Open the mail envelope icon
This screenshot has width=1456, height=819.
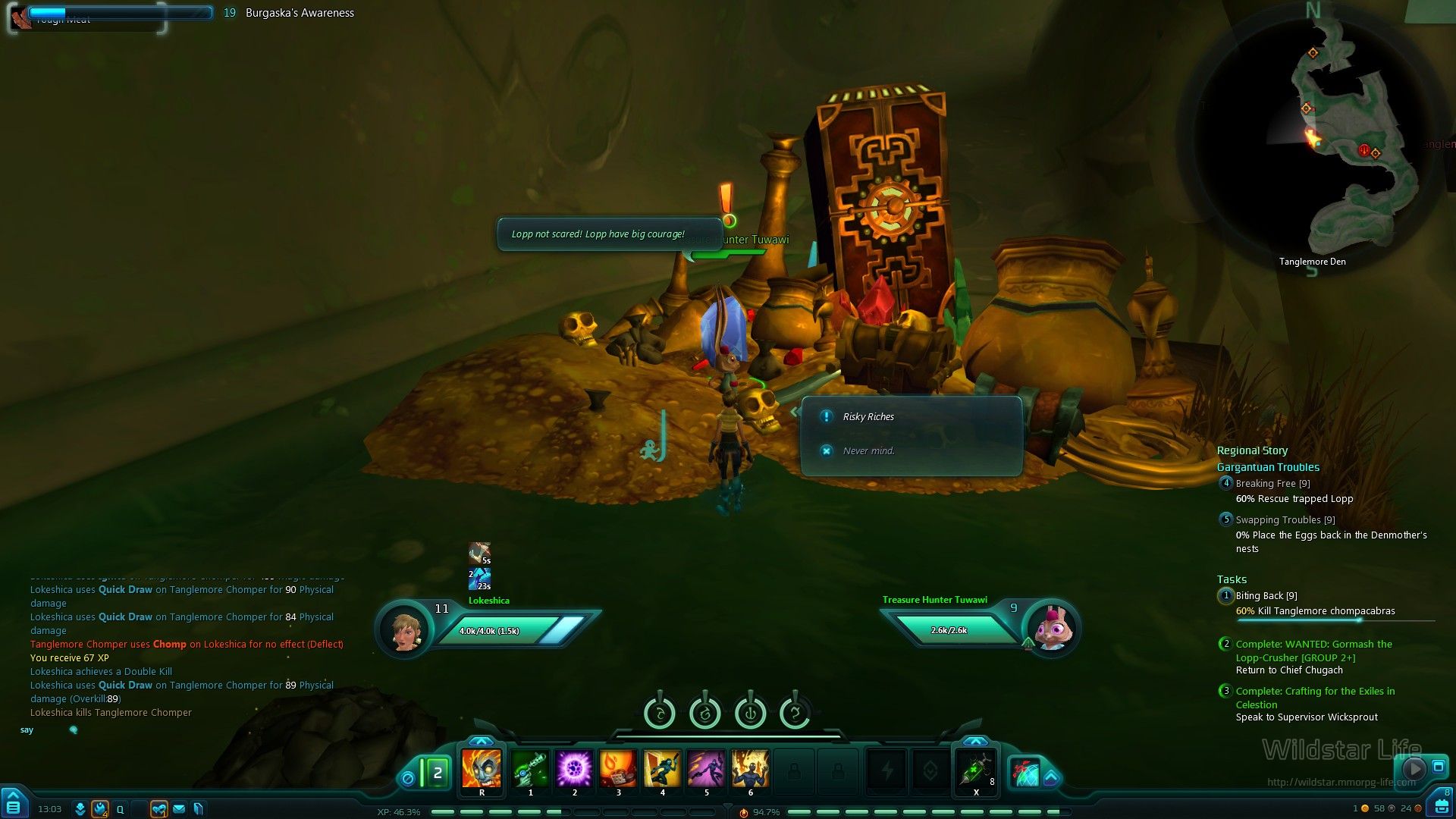click(179, 809)
